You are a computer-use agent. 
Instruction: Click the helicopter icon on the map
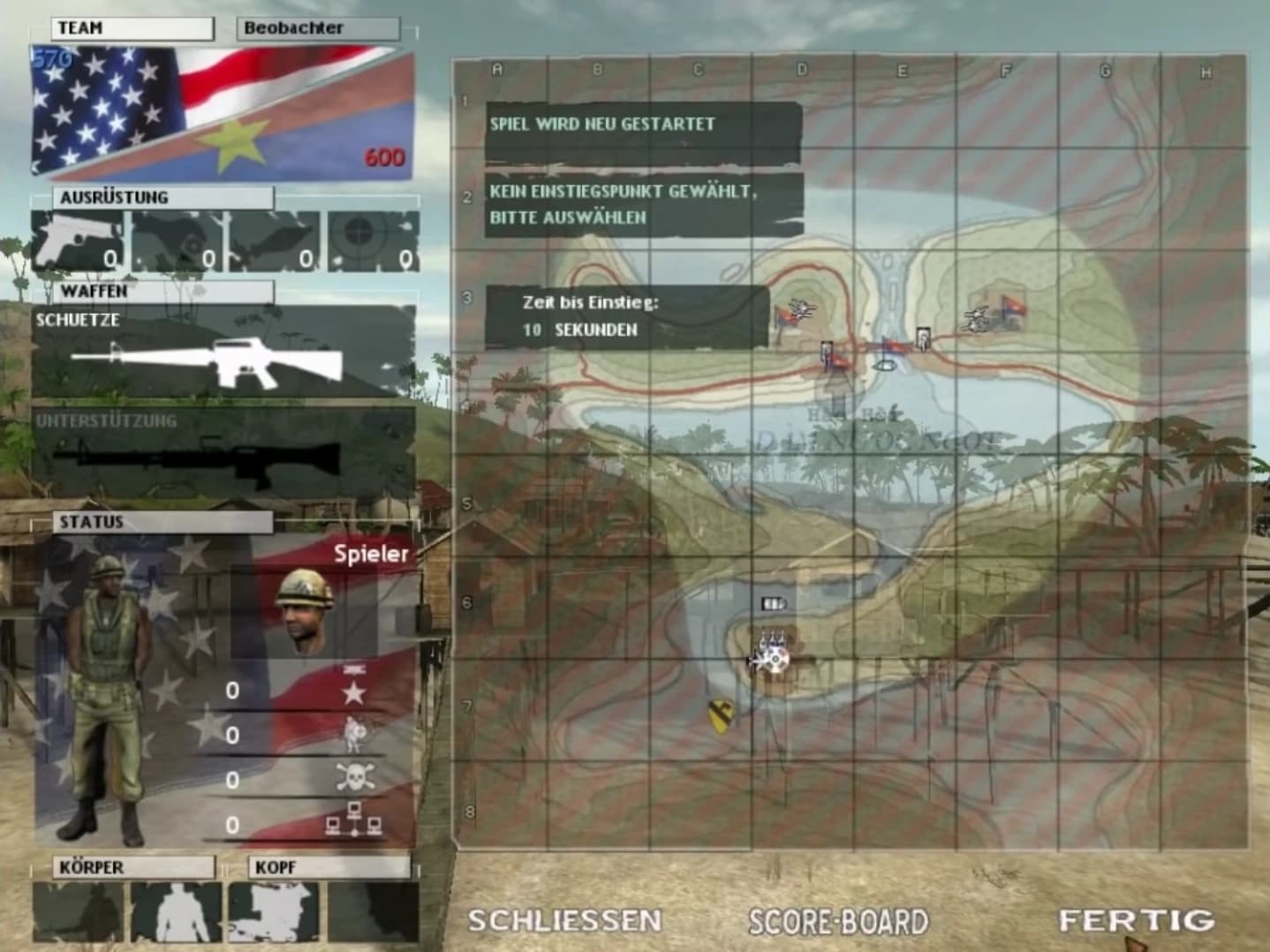click(x=803, y=309)
